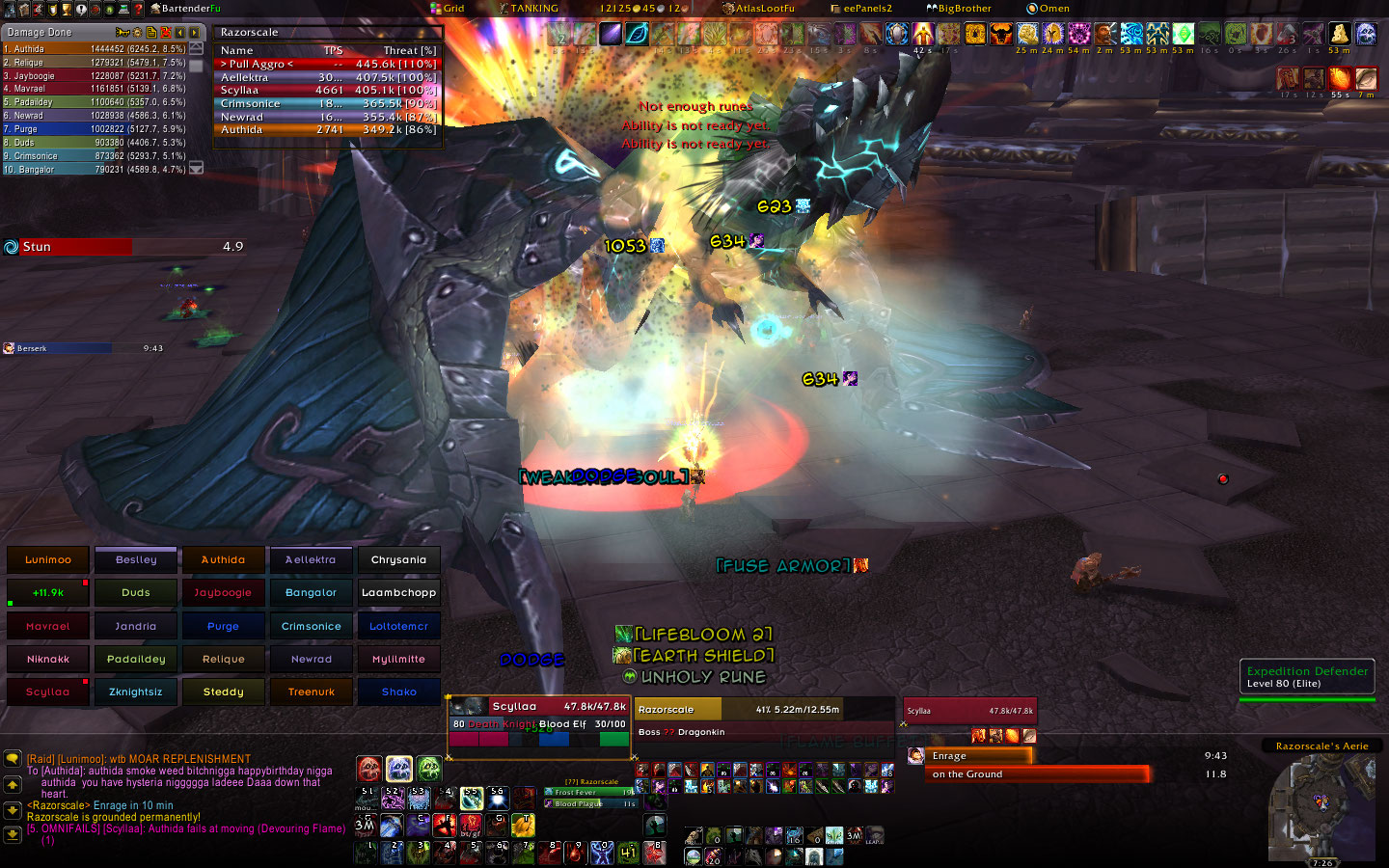Image resolution: width=1389 pixels, height=868 pixels.
Task: Open the eePanels2 addon menu
Action: pos(862,8)
